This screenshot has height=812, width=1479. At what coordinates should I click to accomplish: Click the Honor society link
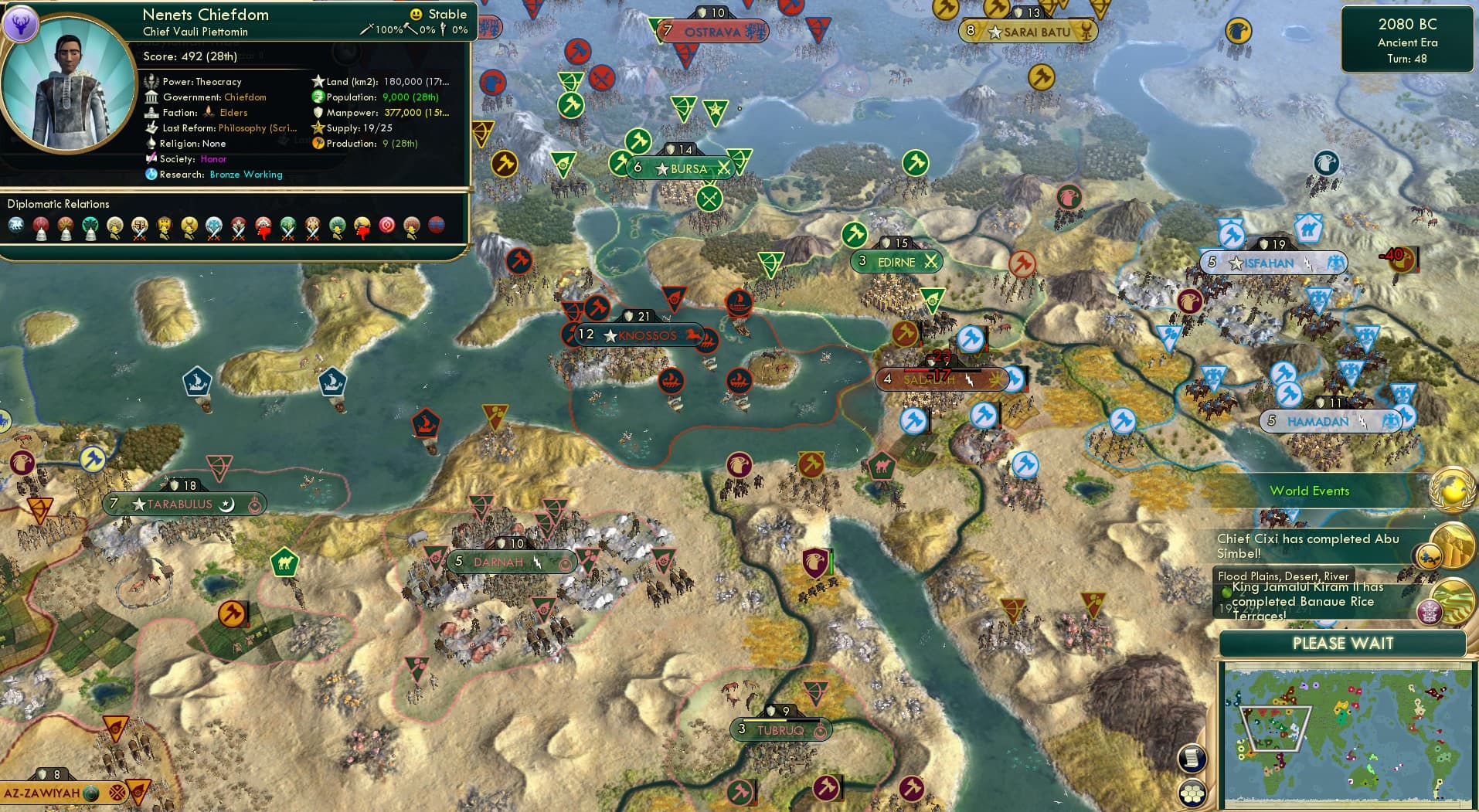click(215, 159)
